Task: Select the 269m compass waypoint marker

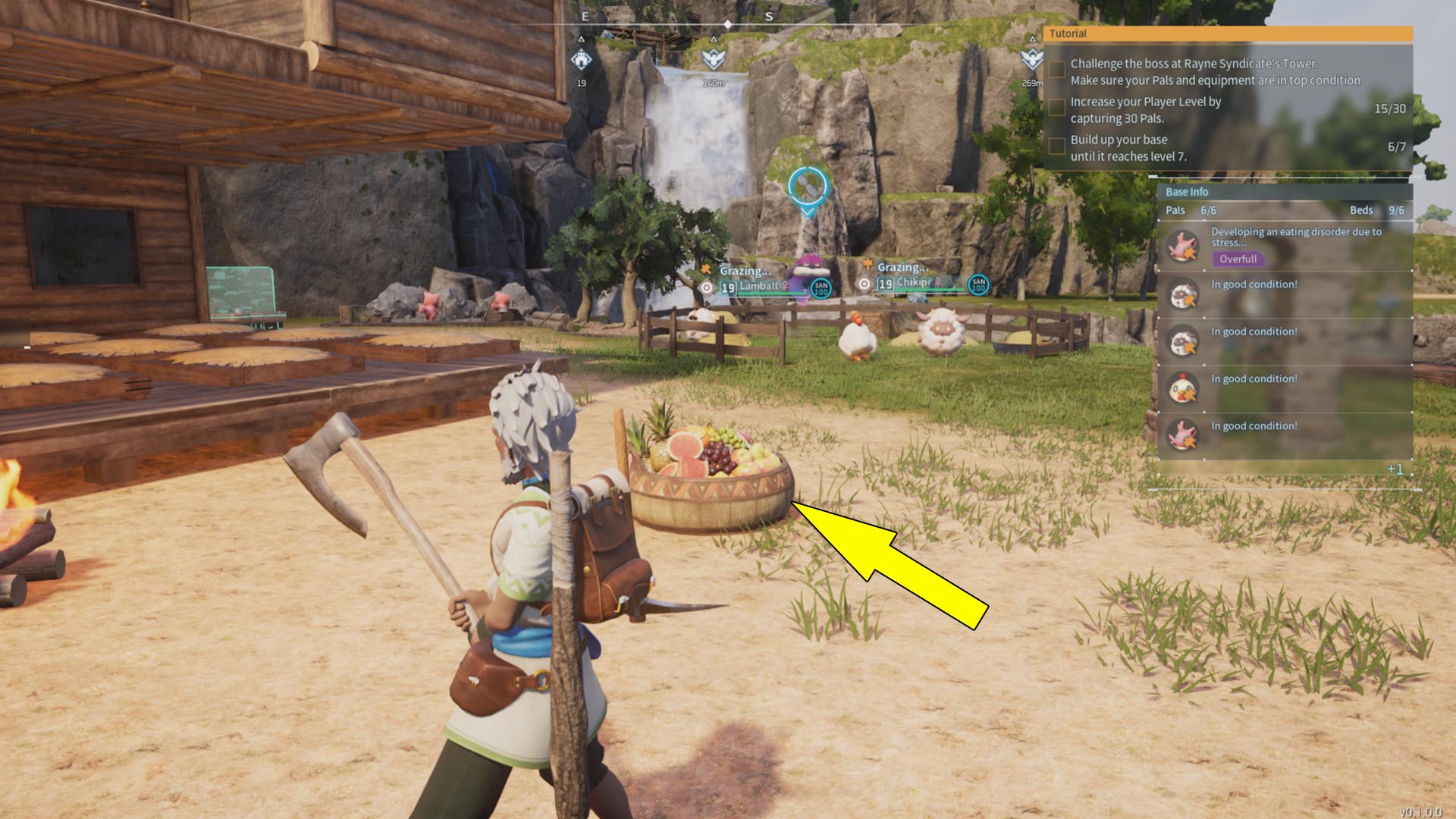Action: [x=1031, y=58]
